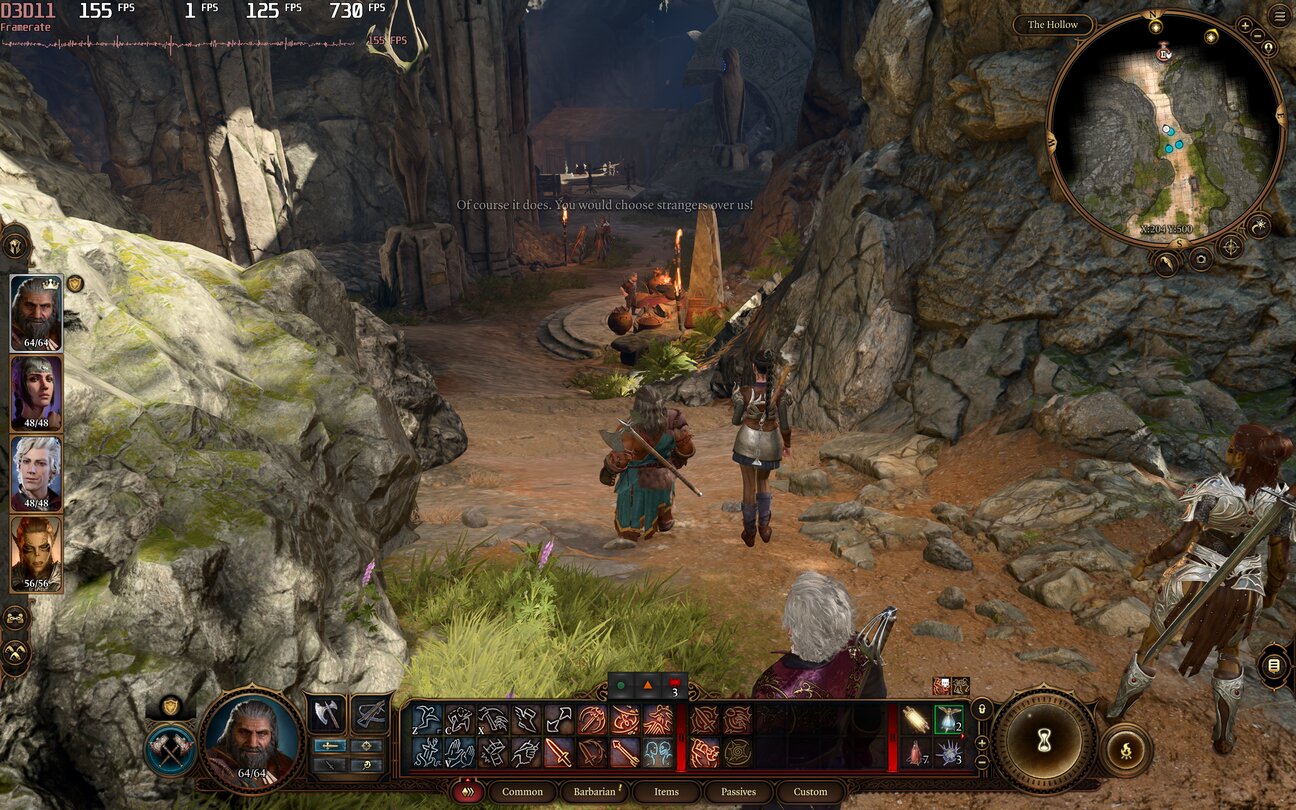Screen dimensions: 1296x810
Task: Select the purple-hooded companion portrait
Action: click(x=36, y=393)
